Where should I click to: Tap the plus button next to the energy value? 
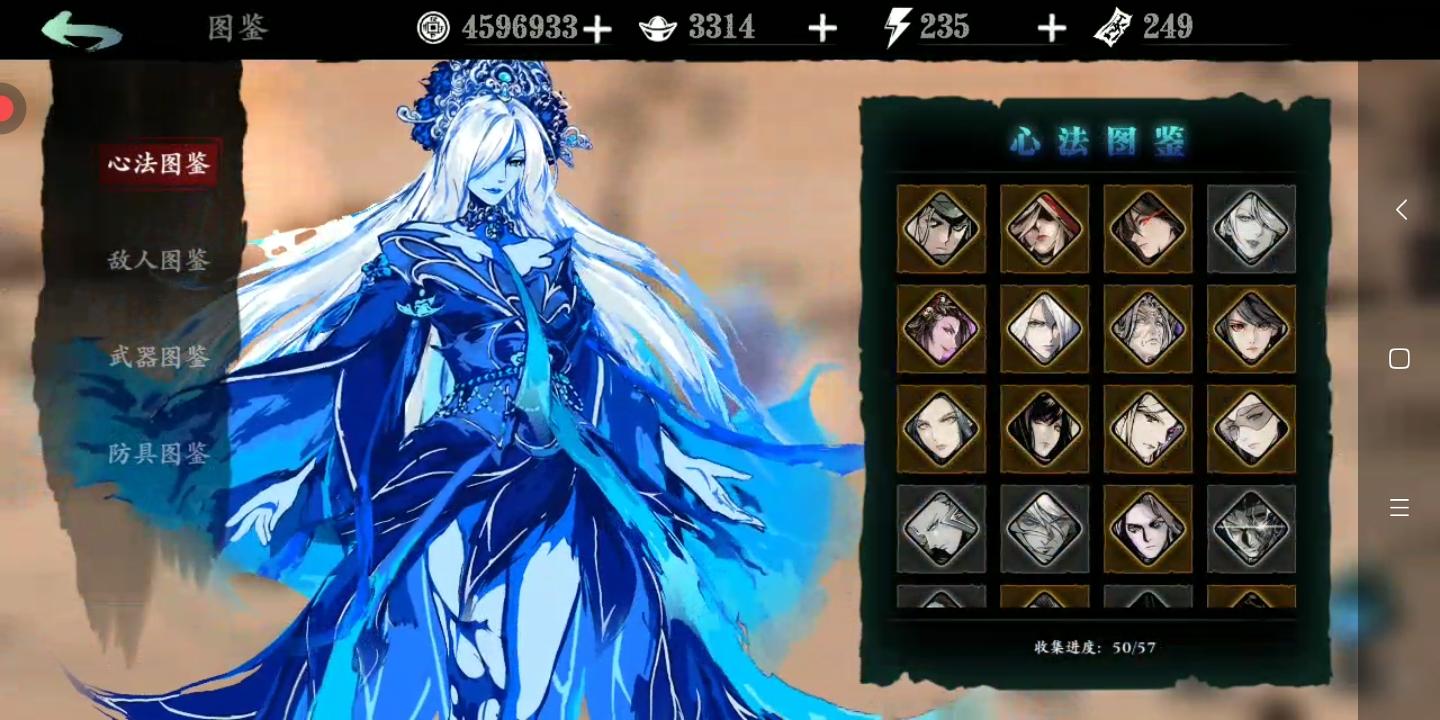1051,28
